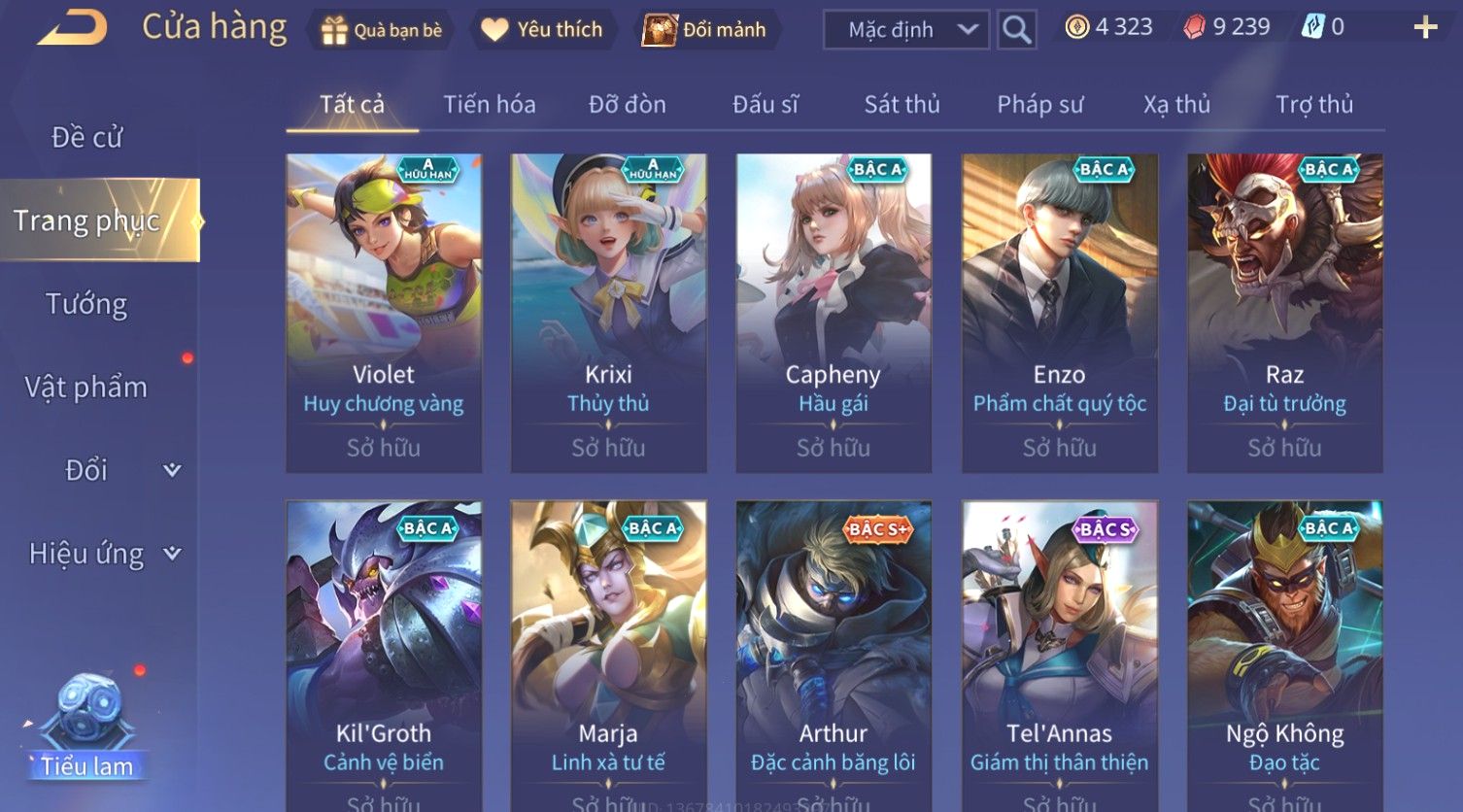Open Đổi mảnh fragment exchange
Viewport: 1463px width, 812px height.
pyautogui.click(x=705, y=30)
